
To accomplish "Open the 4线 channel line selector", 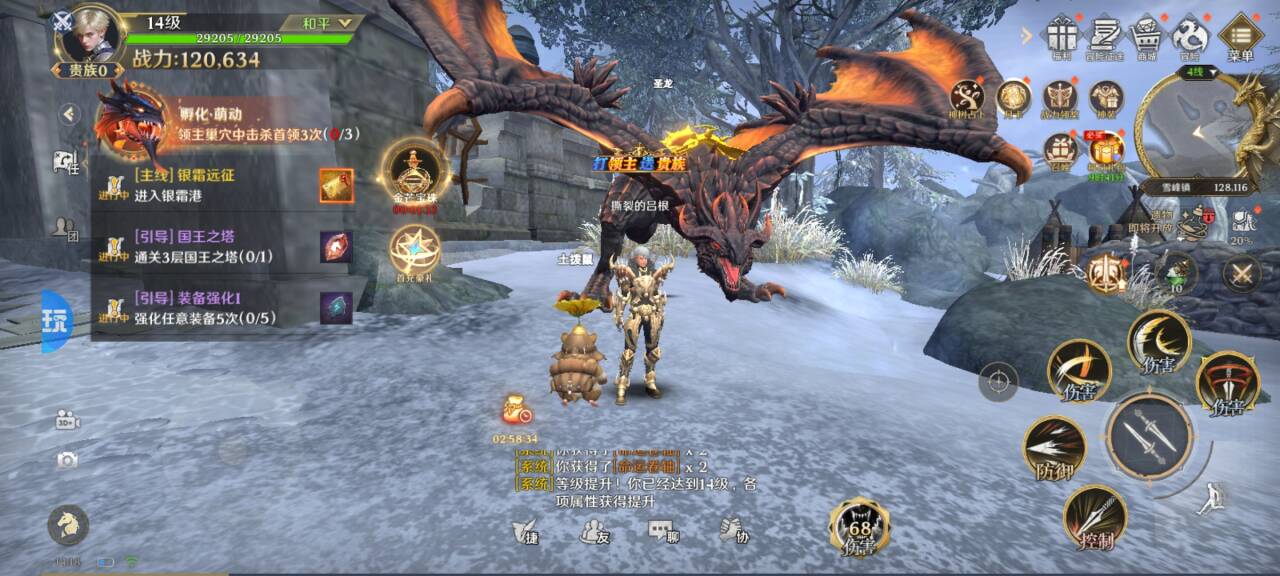I will tap(1197, 72).
